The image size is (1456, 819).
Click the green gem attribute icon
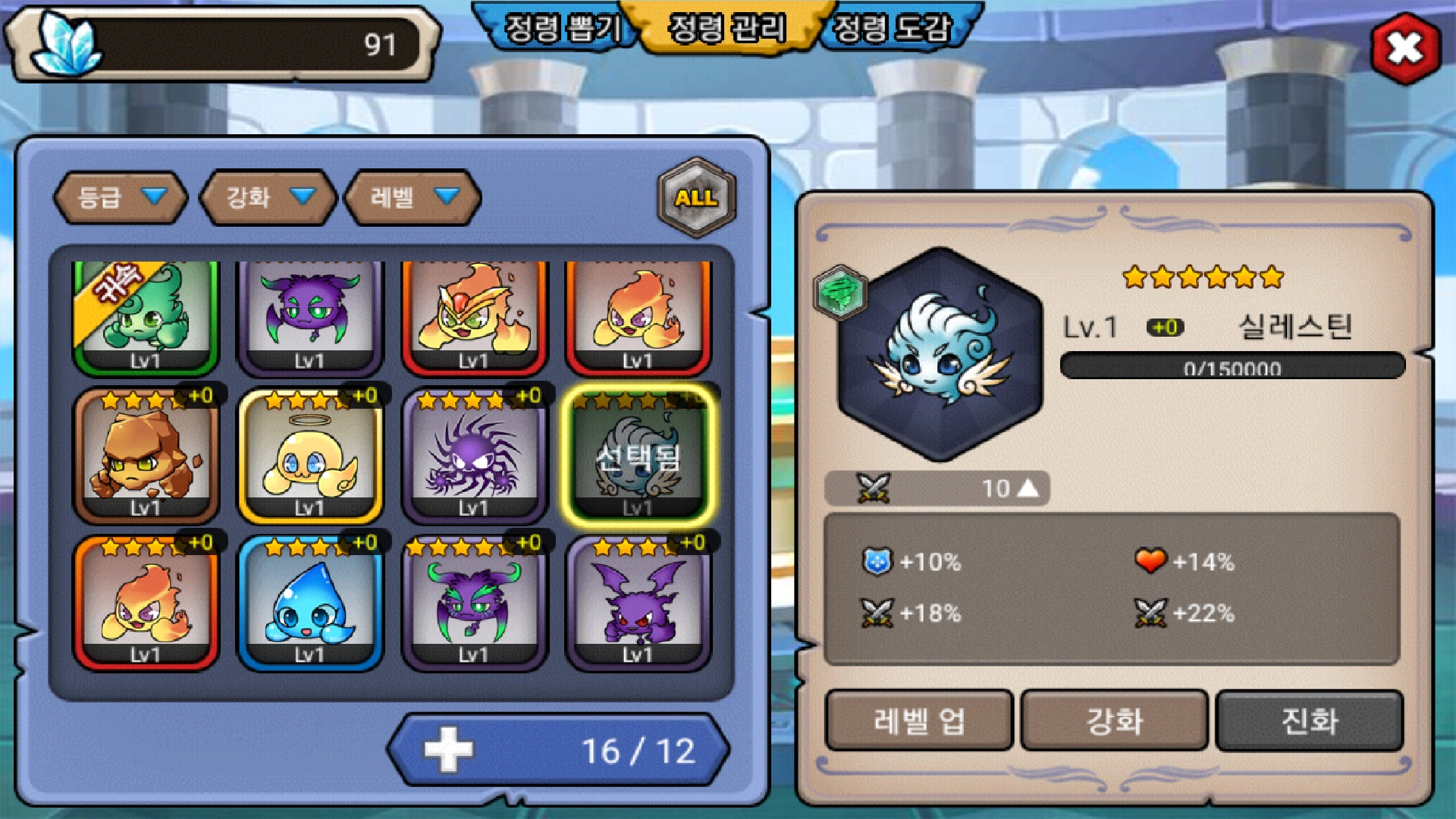tap(840, 292)
